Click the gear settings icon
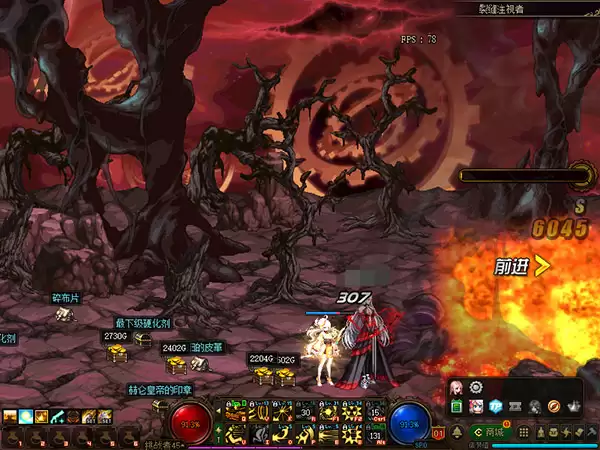The height and width of the screenshot is (450, 600). [476, 388]
